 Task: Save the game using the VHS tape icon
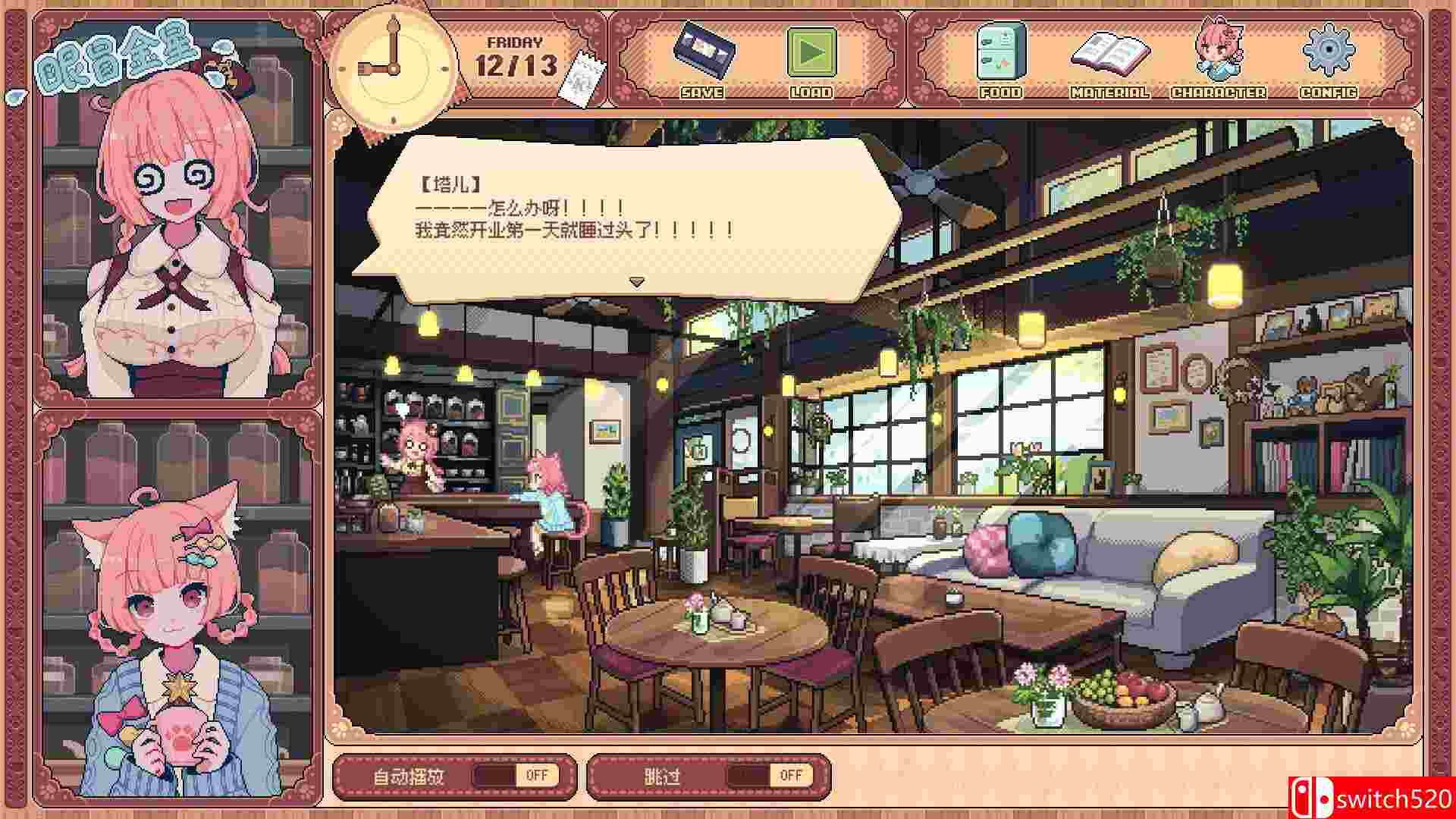(x=703, y=57)
